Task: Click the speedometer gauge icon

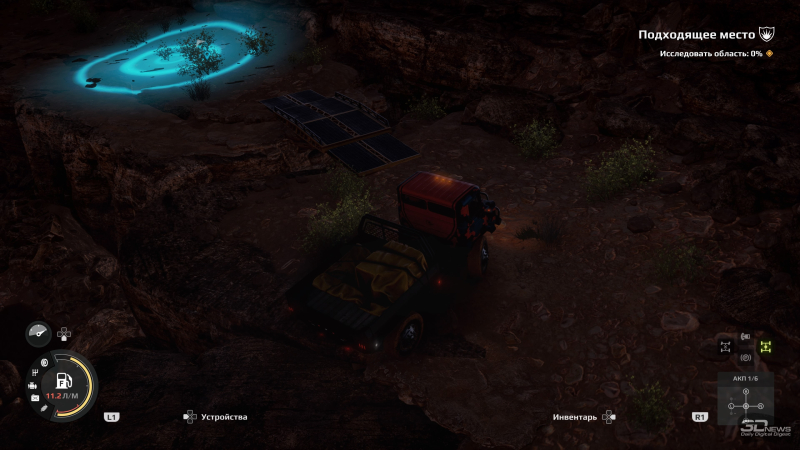Action: pos(39,335)
